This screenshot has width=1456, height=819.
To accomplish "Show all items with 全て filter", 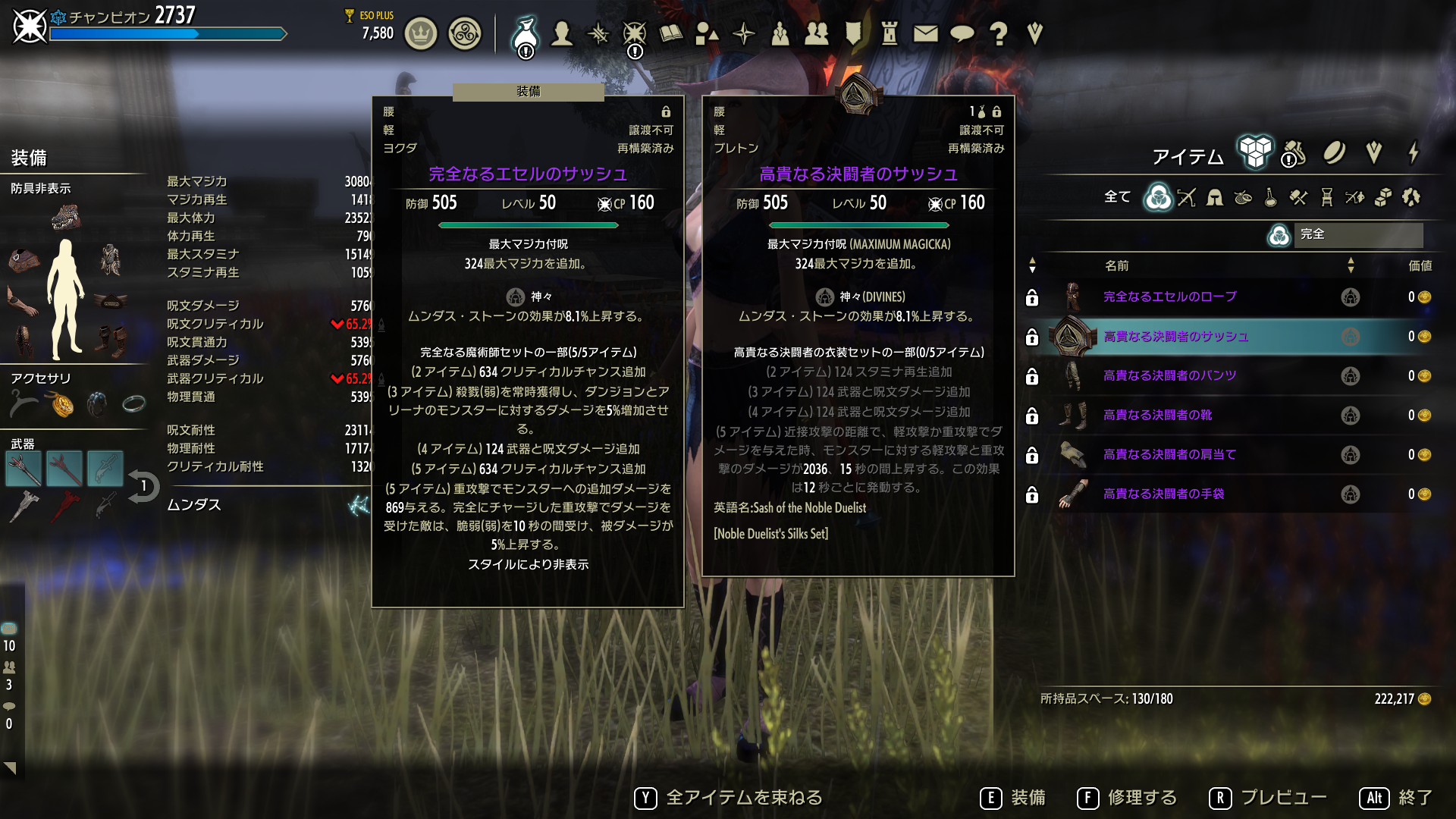I will pyautogui.click(x=1117, y=197).
